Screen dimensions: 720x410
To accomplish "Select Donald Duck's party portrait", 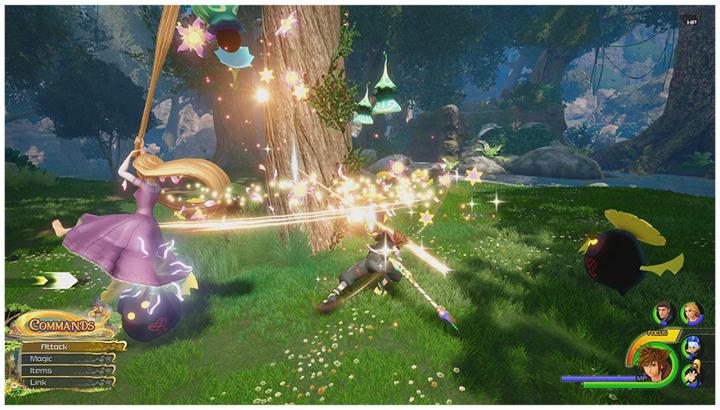I will pyautogui.click(x=691, y=348).
